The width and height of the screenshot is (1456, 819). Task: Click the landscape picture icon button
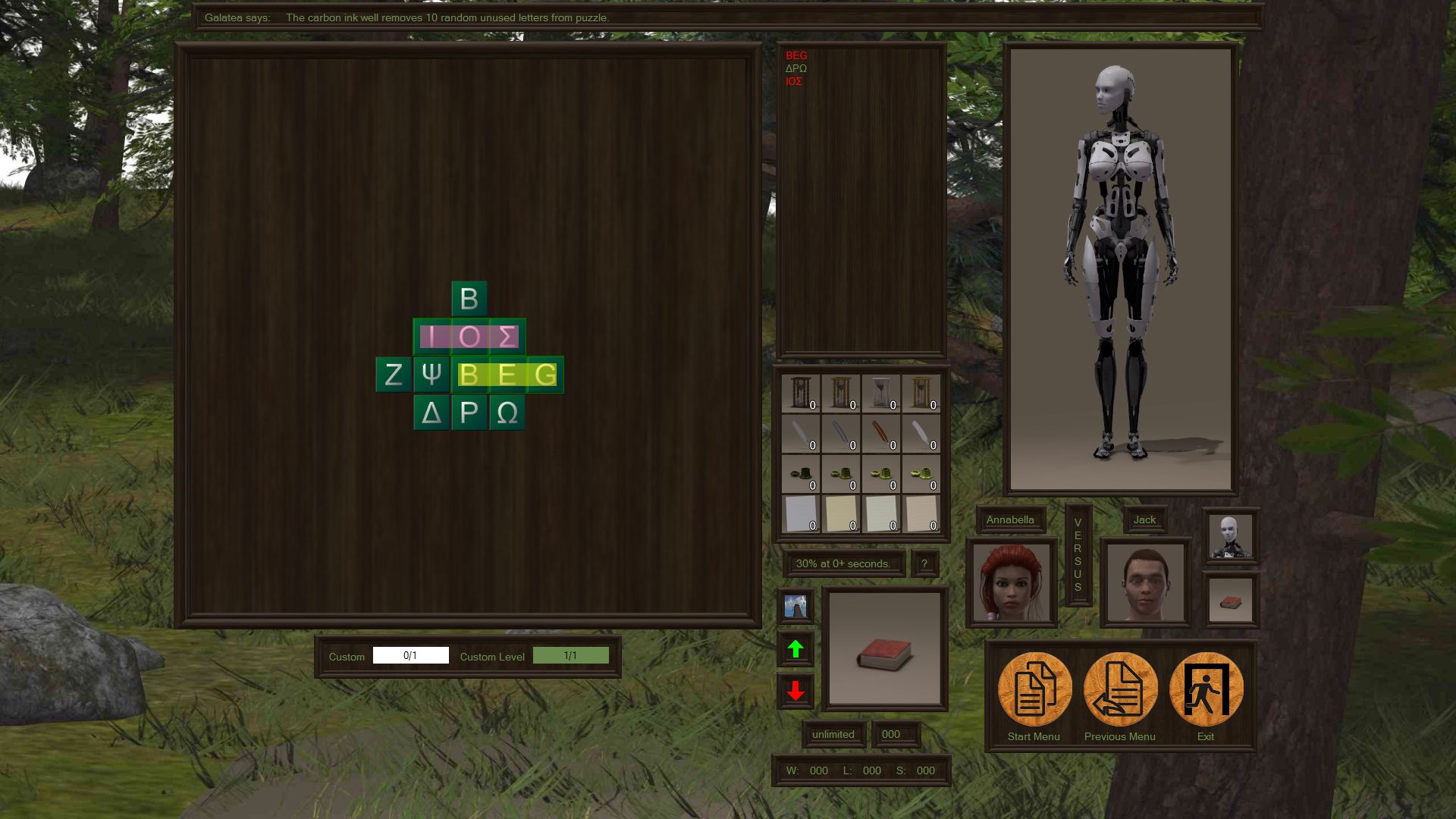795,607
